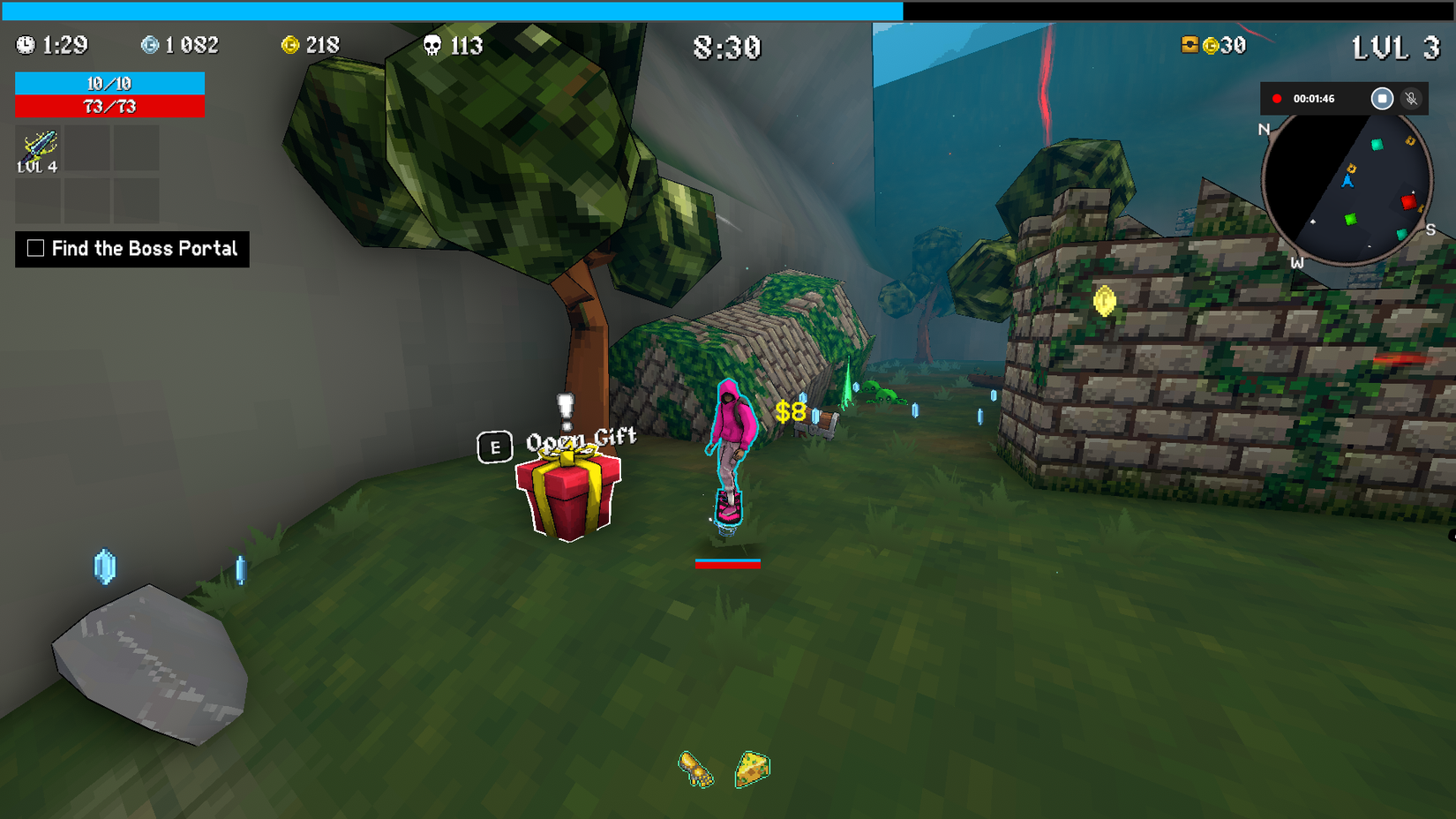Screen dimensions: 1456x819
Task: Click the red 73/73 health bar
Action: pos(109,107)
